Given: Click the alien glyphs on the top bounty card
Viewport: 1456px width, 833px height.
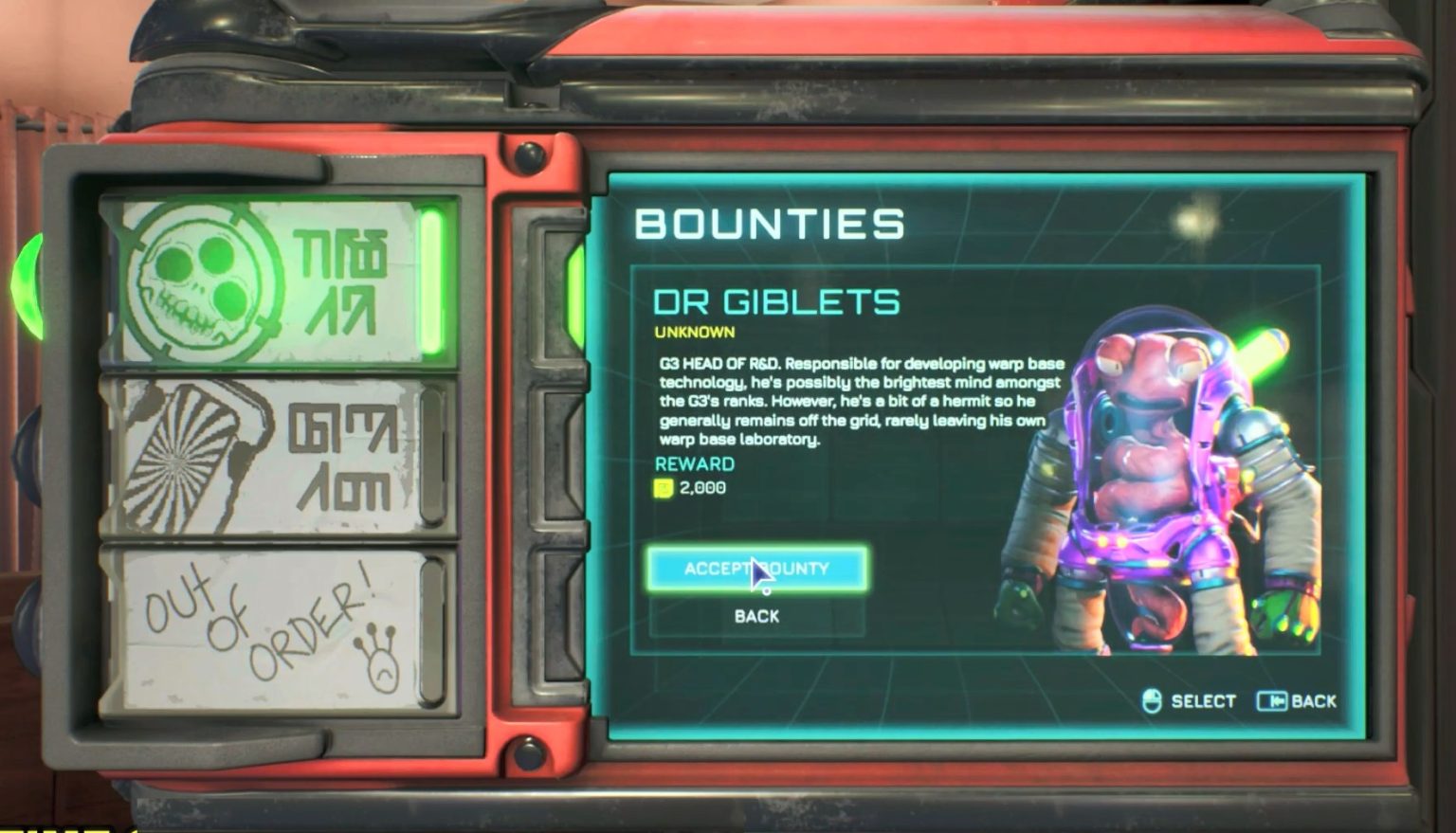Looking at the screenshot, I should point(343,281).
